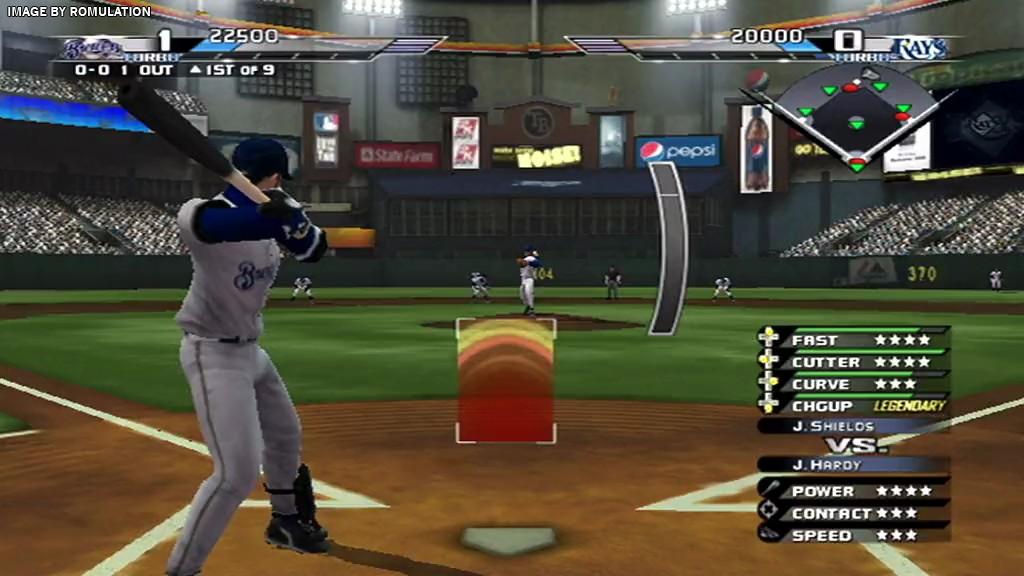Choose the CUTTER pitch
This screenshot has width=1024, height=576.
pyautogui.click(x=853, y=362)
